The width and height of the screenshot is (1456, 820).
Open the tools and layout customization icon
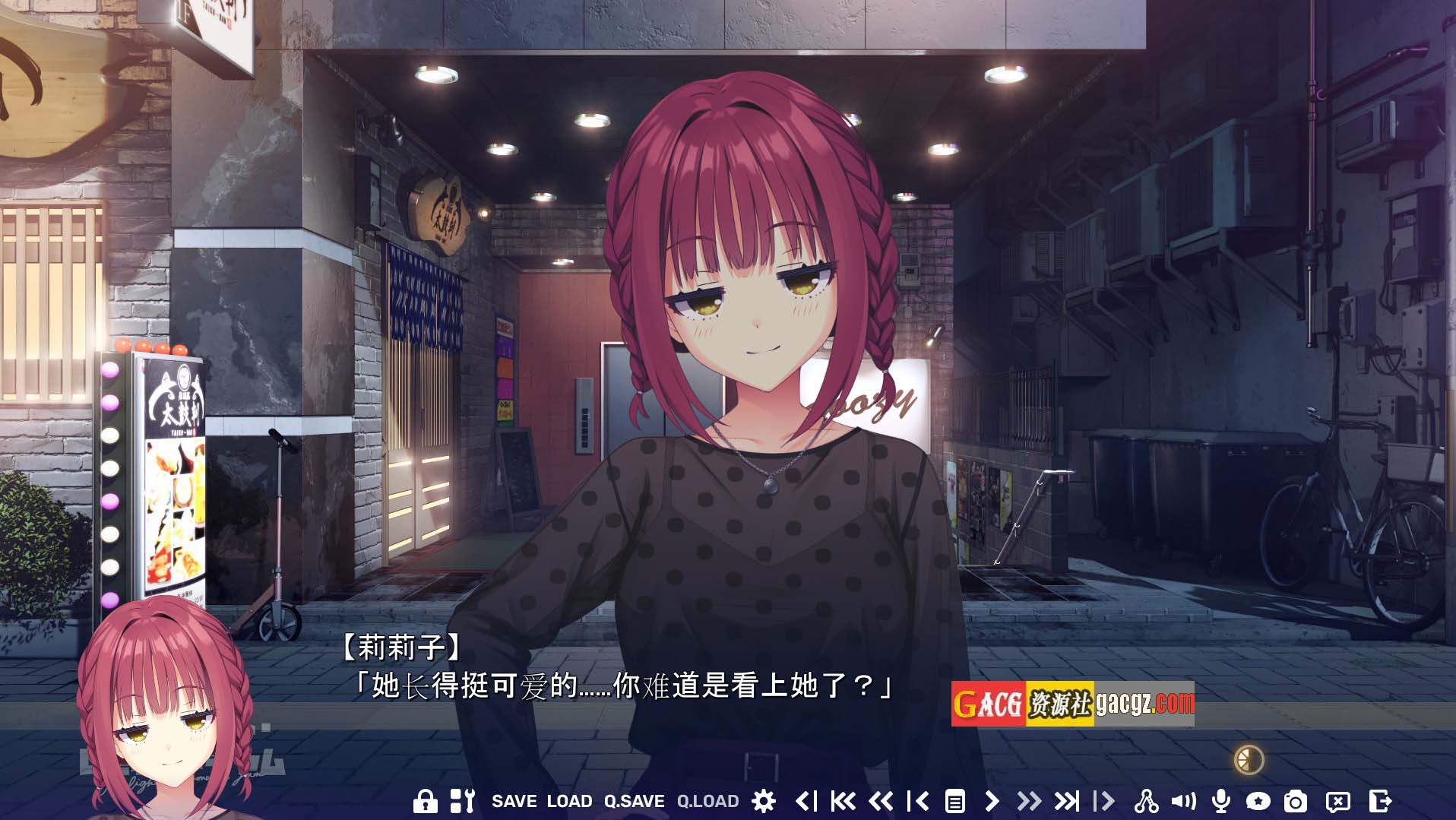tap(462, 801)
